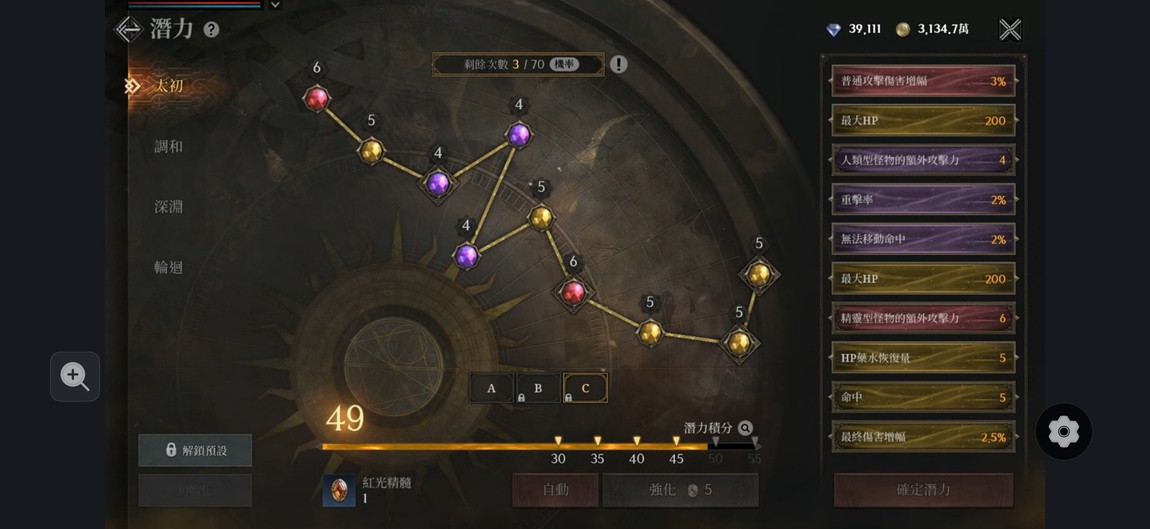Click the 解鎖預設 unlock preset button

pyautogui.click(x=195, y=450)
